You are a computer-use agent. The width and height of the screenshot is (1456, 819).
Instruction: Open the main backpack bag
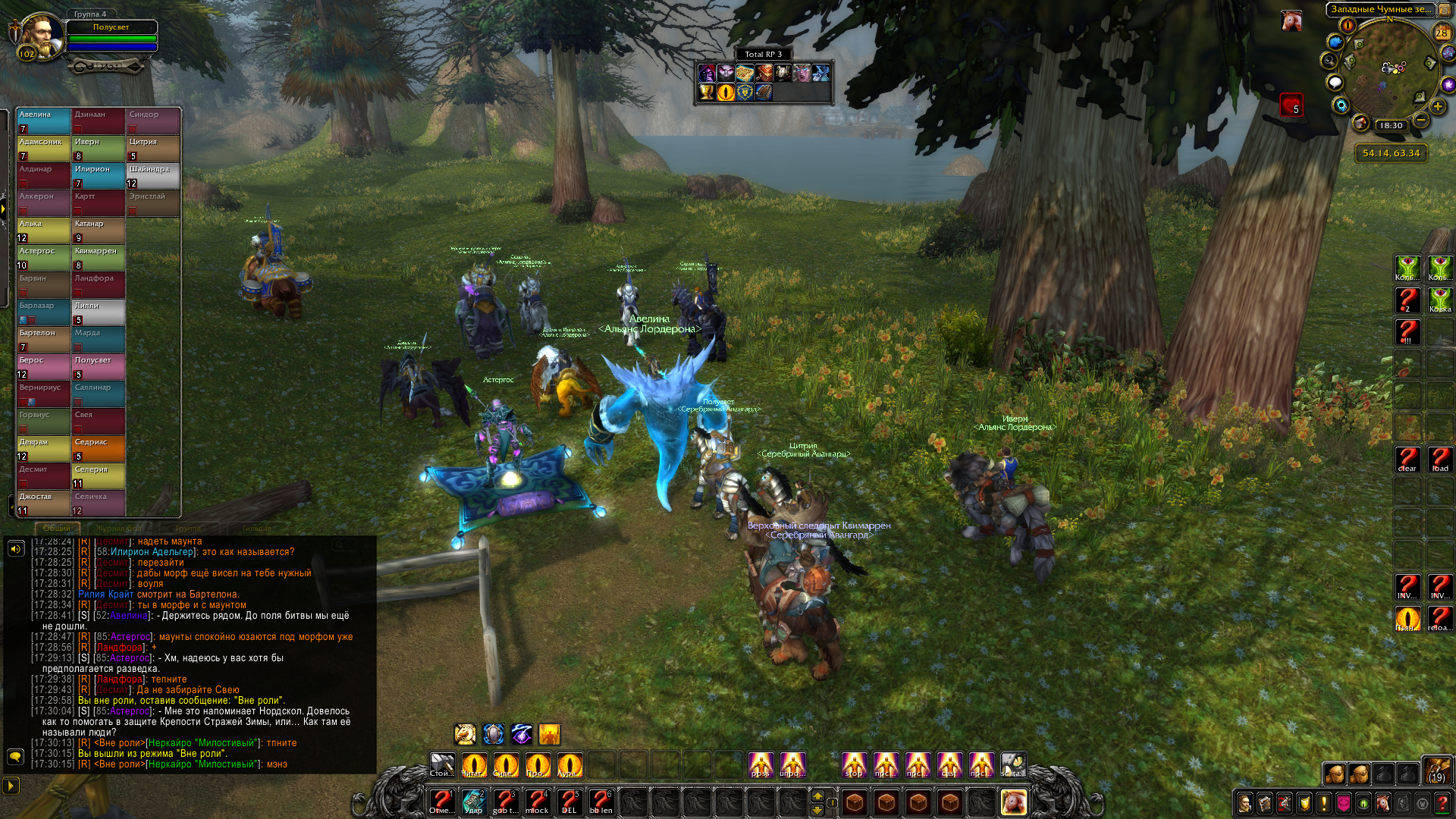click(1436, 770)
